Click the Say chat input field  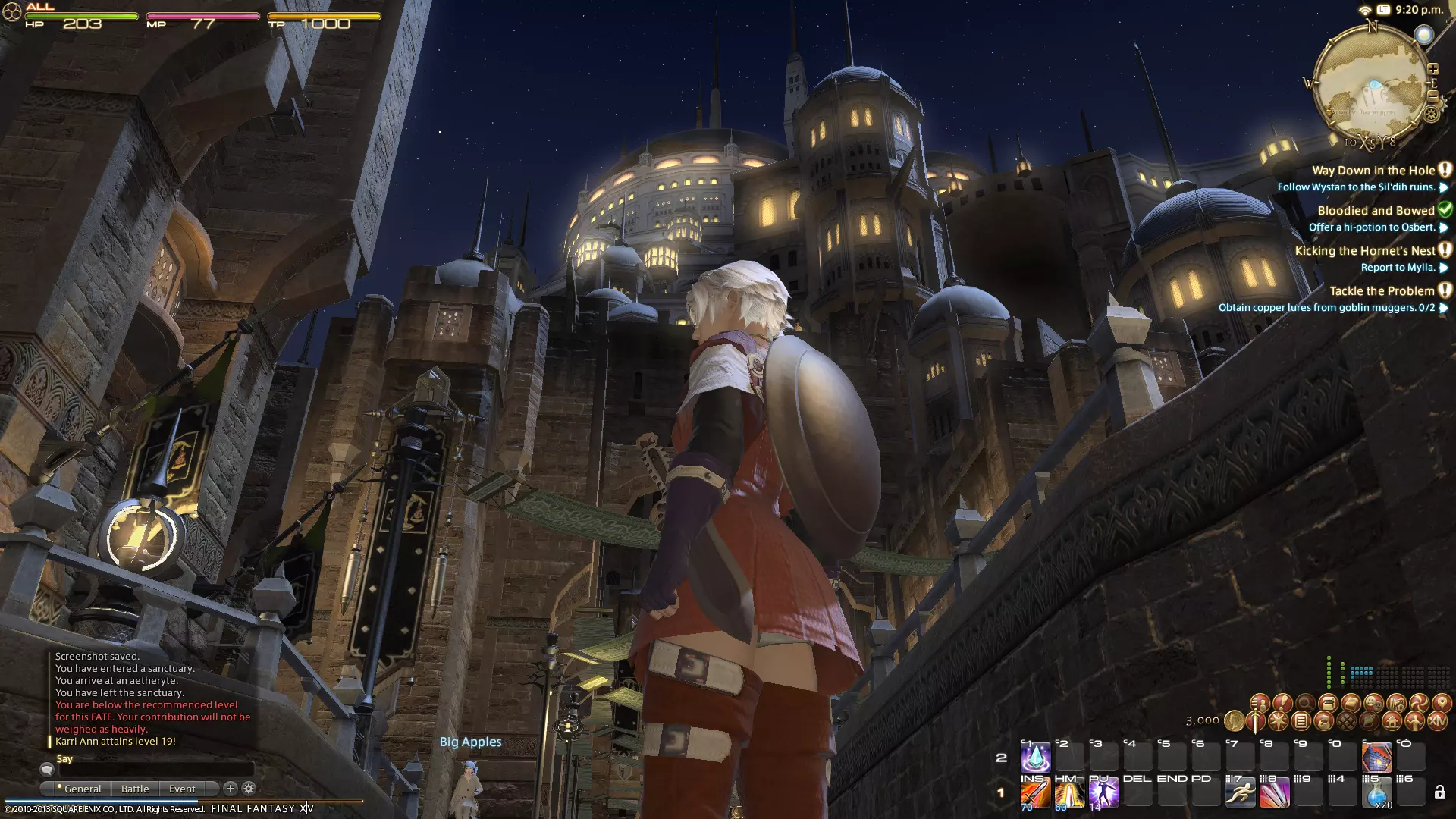tap(155, 770)
